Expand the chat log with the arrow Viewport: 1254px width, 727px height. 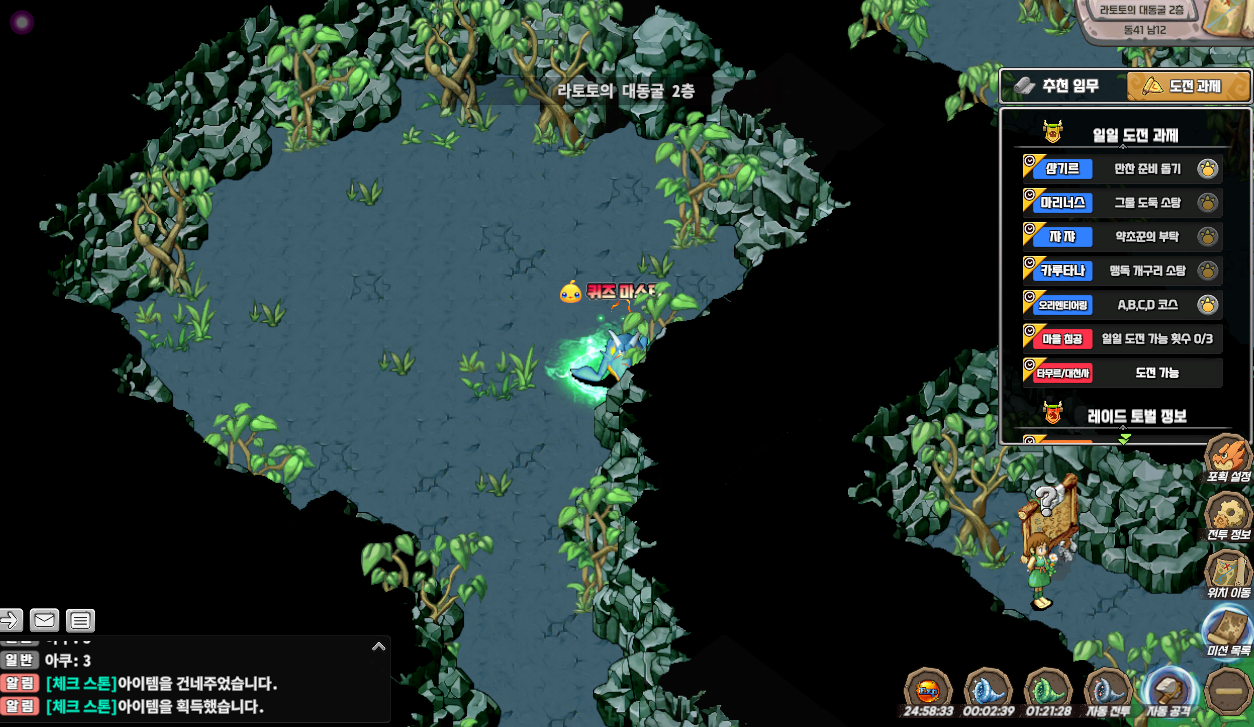click(x=378, y=647)
